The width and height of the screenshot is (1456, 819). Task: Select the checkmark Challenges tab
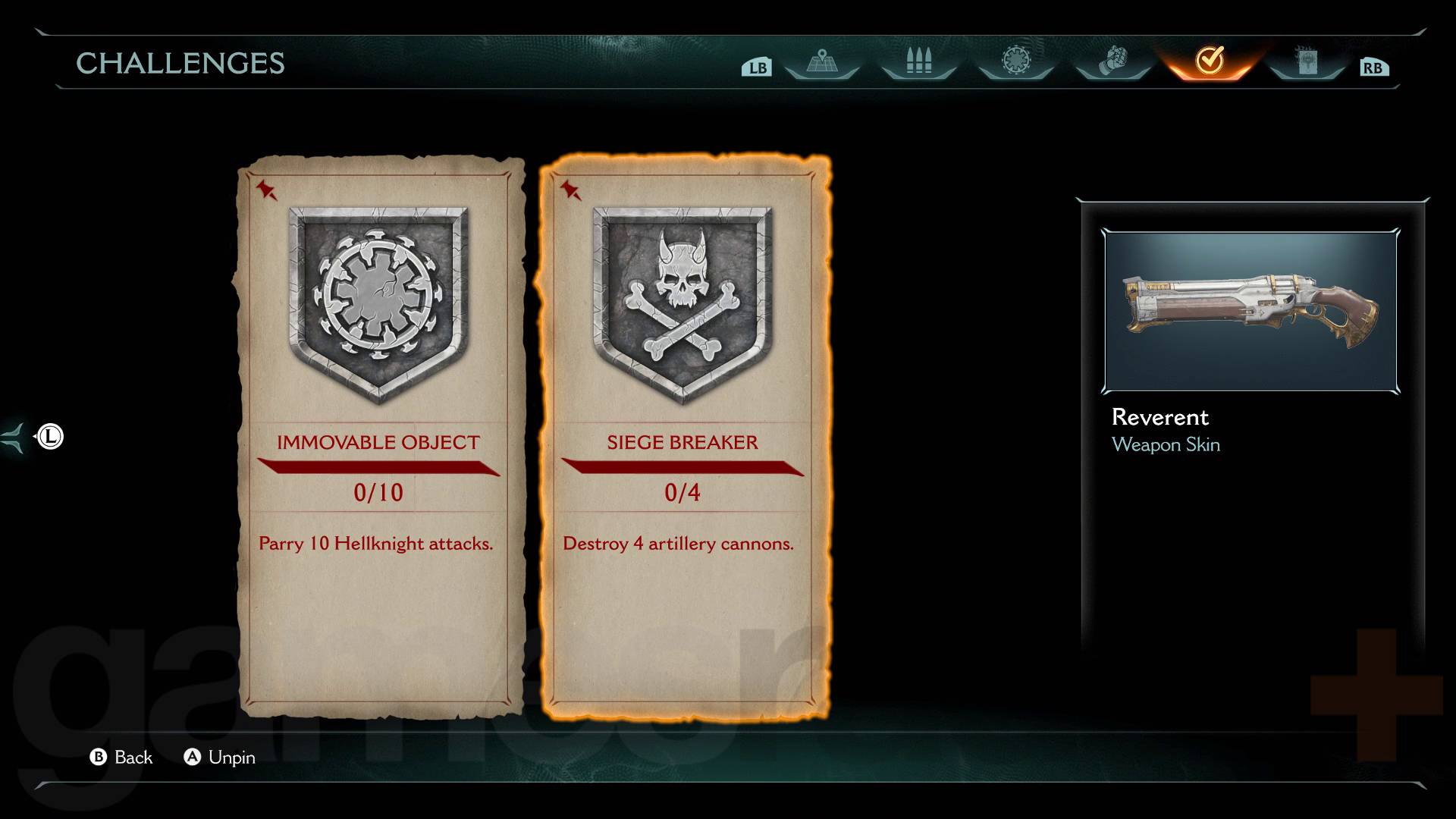tap(1210, 60)
